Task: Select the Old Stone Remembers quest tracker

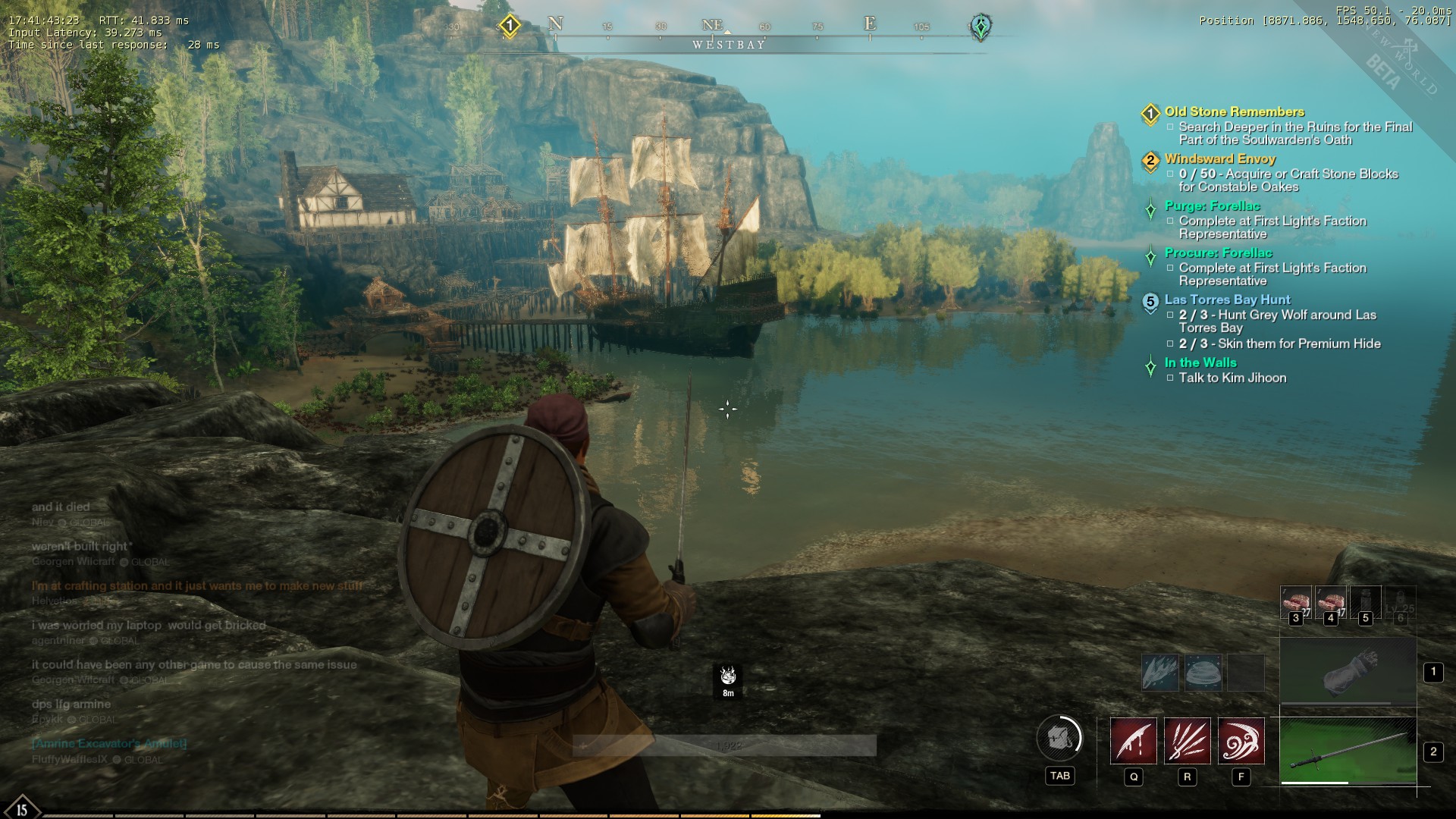Action: 1234,112
